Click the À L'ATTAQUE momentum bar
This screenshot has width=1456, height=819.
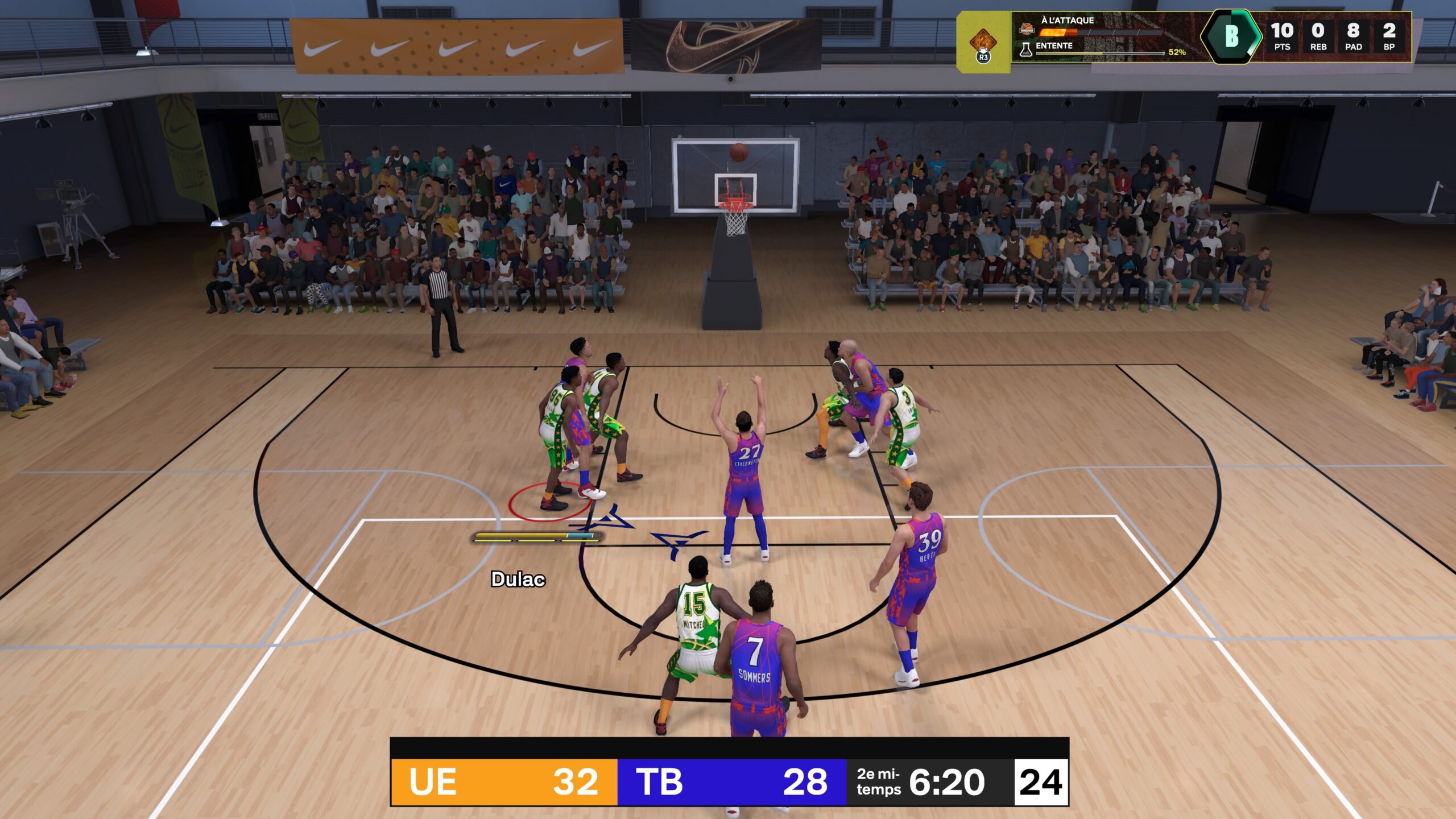[1102, 32]
